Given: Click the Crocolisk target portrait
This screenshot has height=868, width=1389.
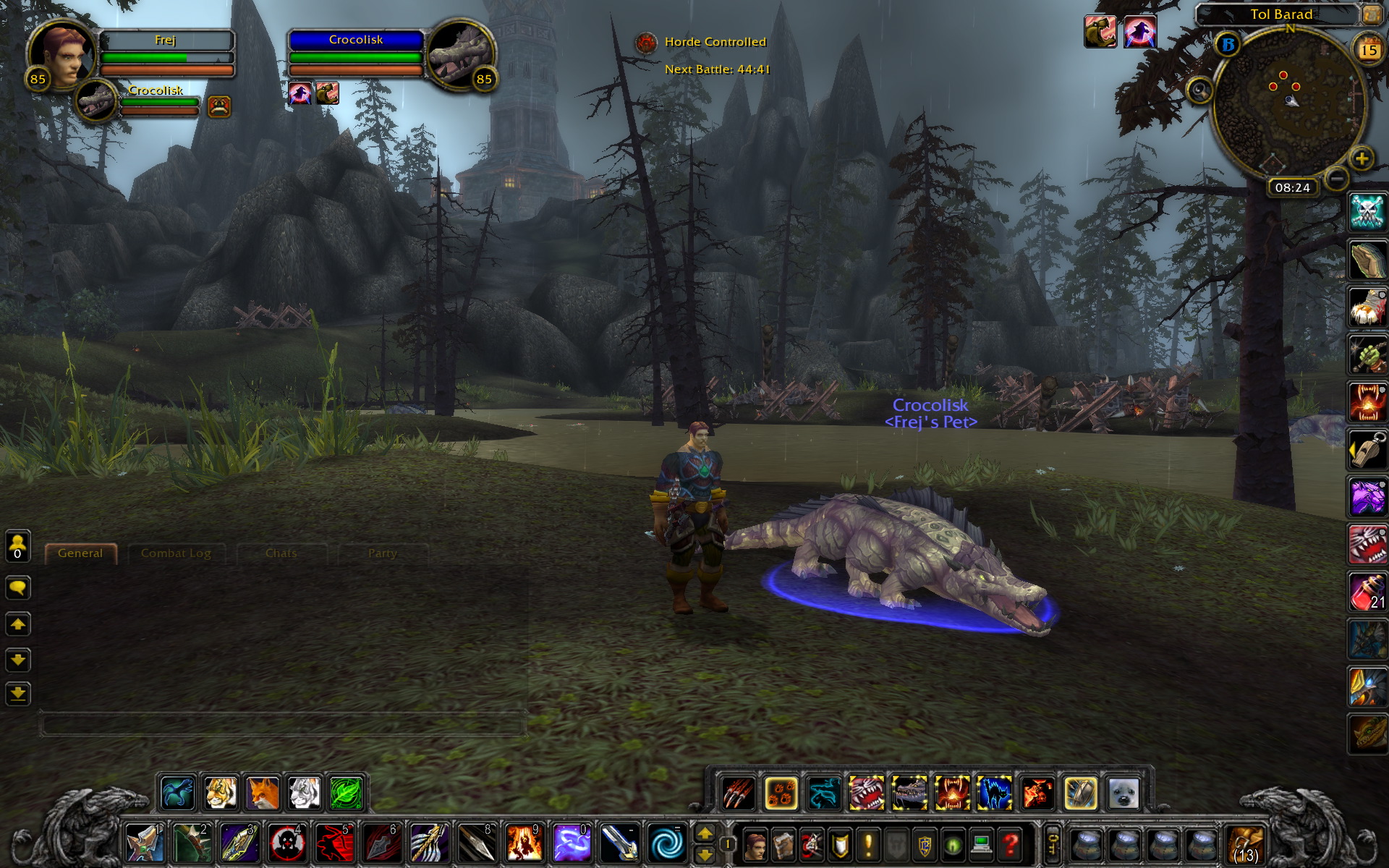Looking at the screenshot, I should coord(462,55).
